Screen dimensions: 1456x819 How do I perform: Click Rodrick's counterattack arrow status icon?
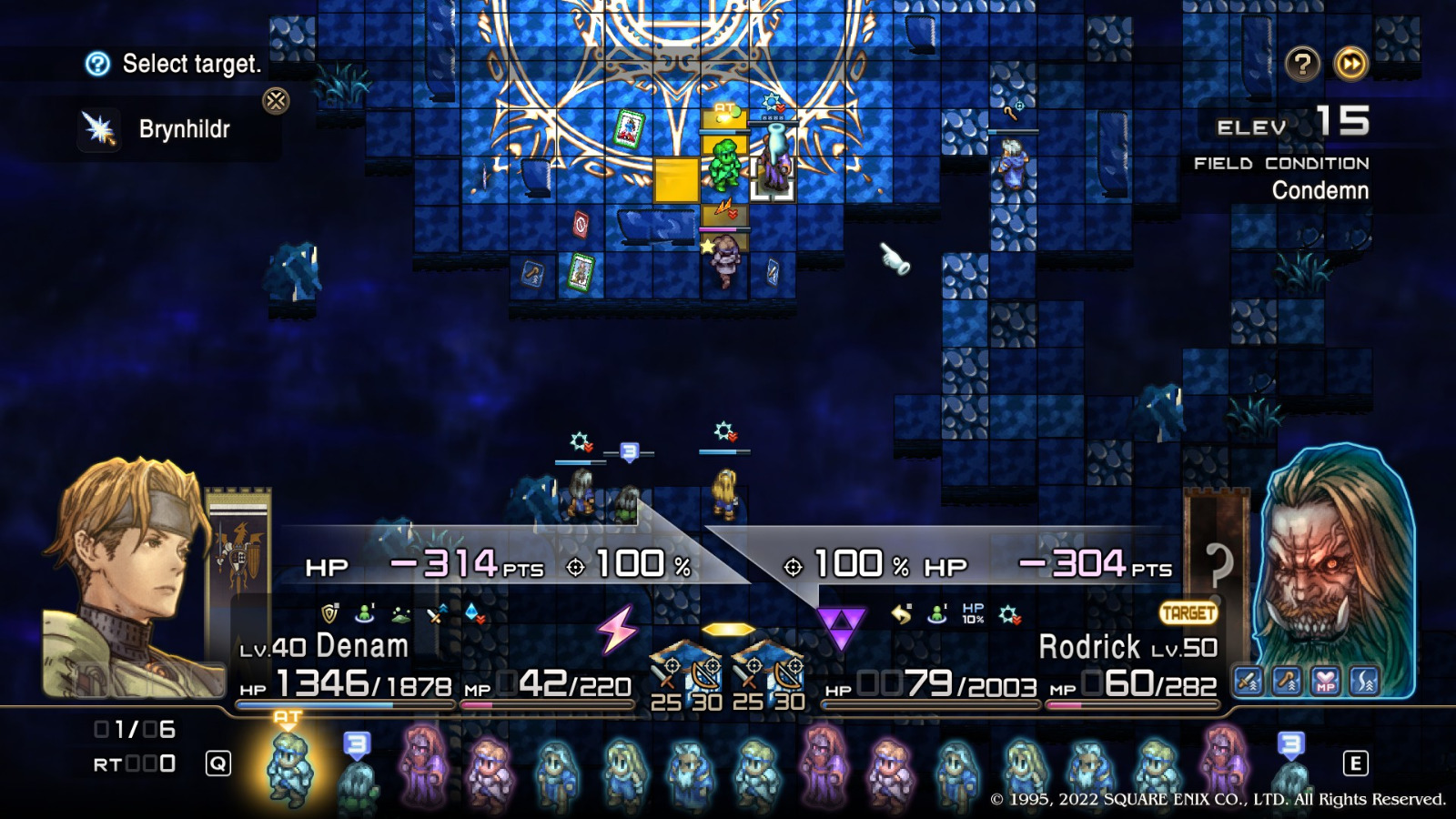[901, 613]
